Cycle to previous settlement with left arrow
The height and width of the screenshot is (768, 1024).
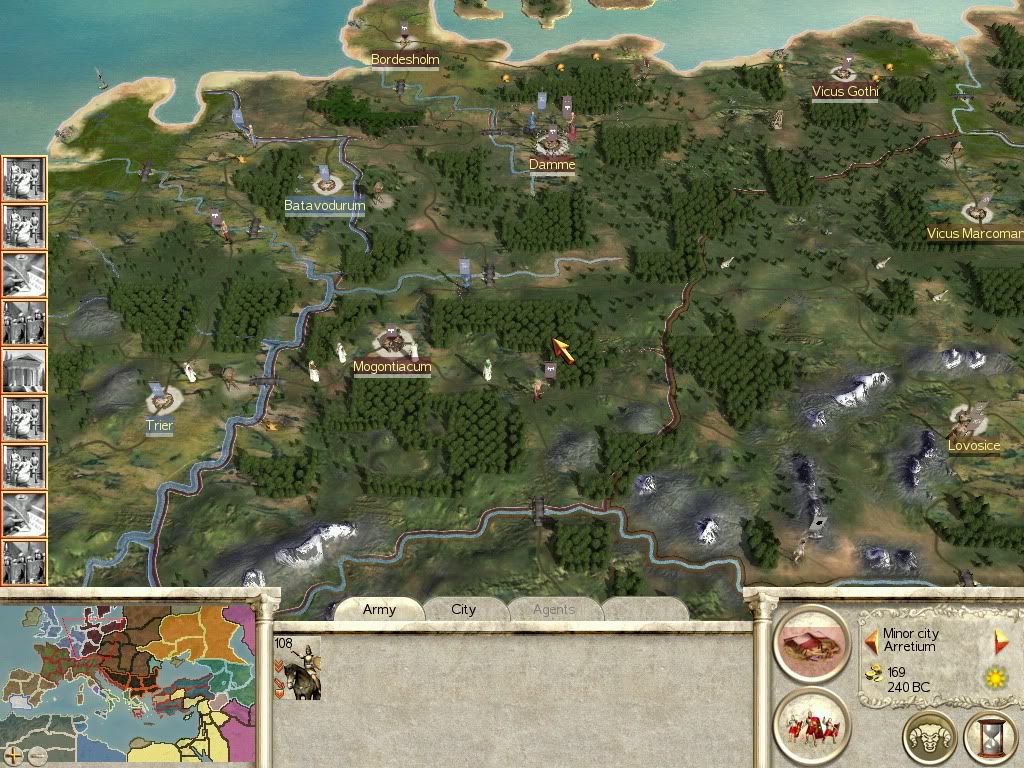click(871, 637)
